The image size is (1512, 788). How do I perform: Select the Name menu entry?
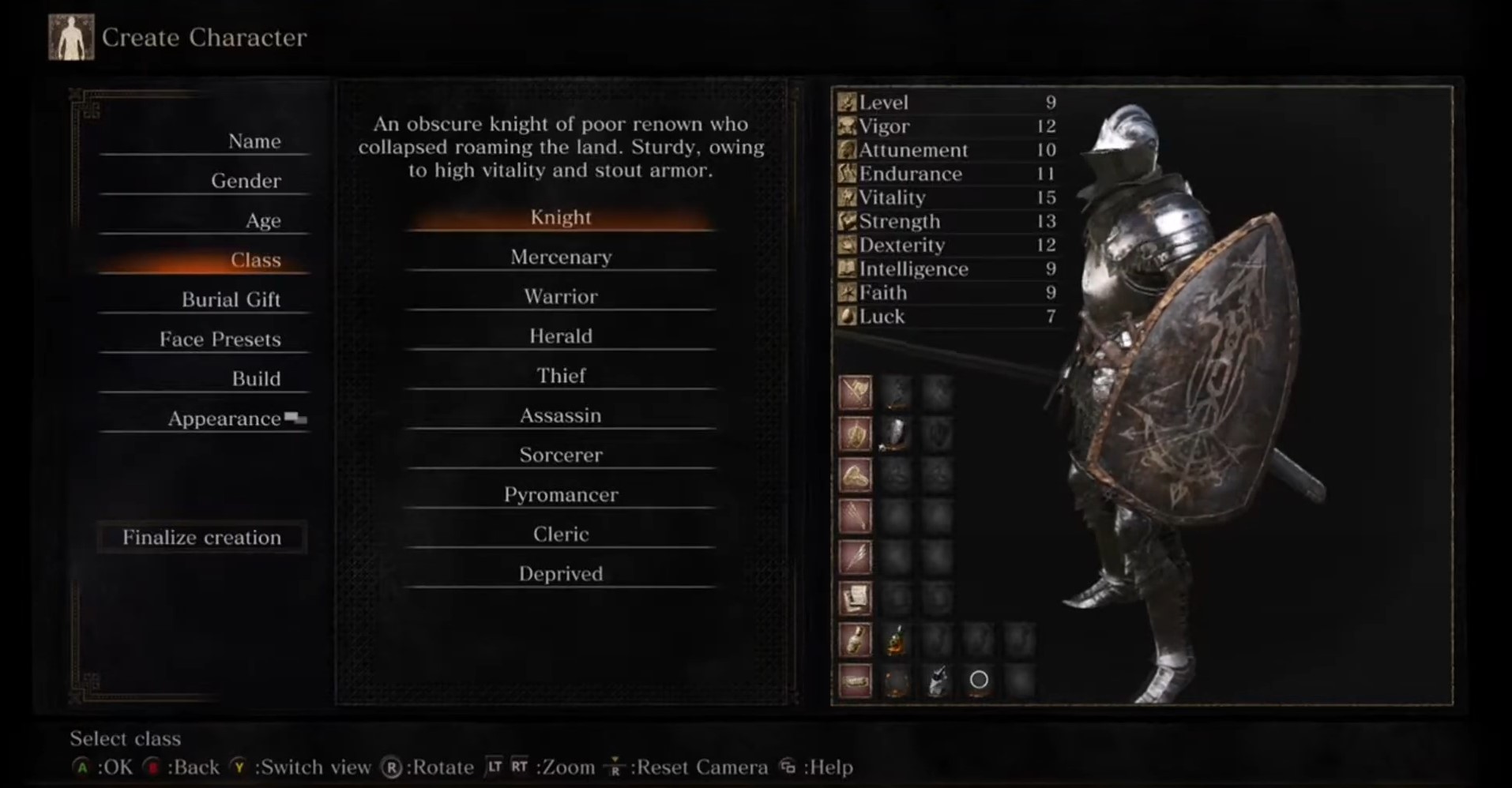coord(254,141)
